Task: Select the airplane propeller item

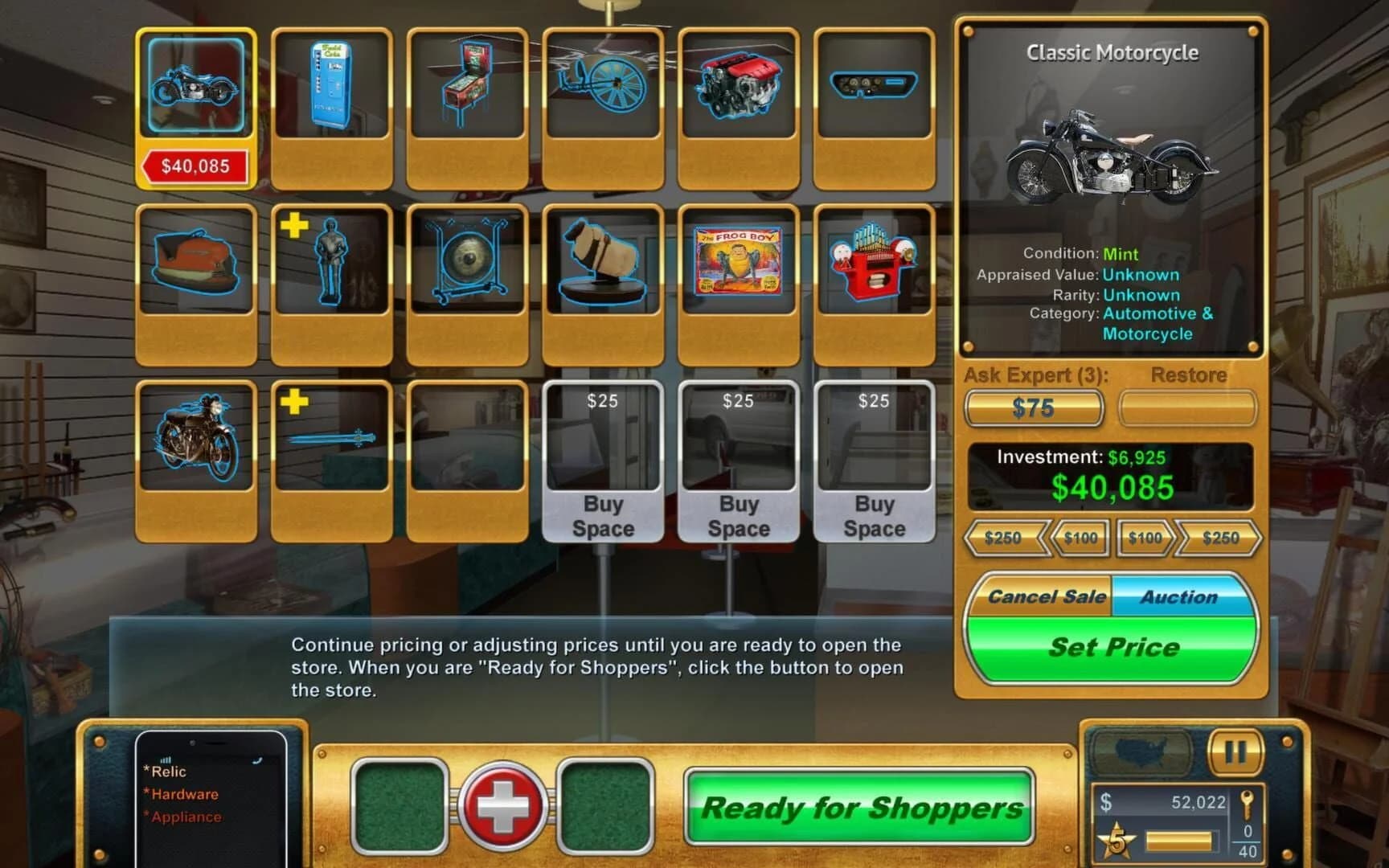Action: click(604, 88)
